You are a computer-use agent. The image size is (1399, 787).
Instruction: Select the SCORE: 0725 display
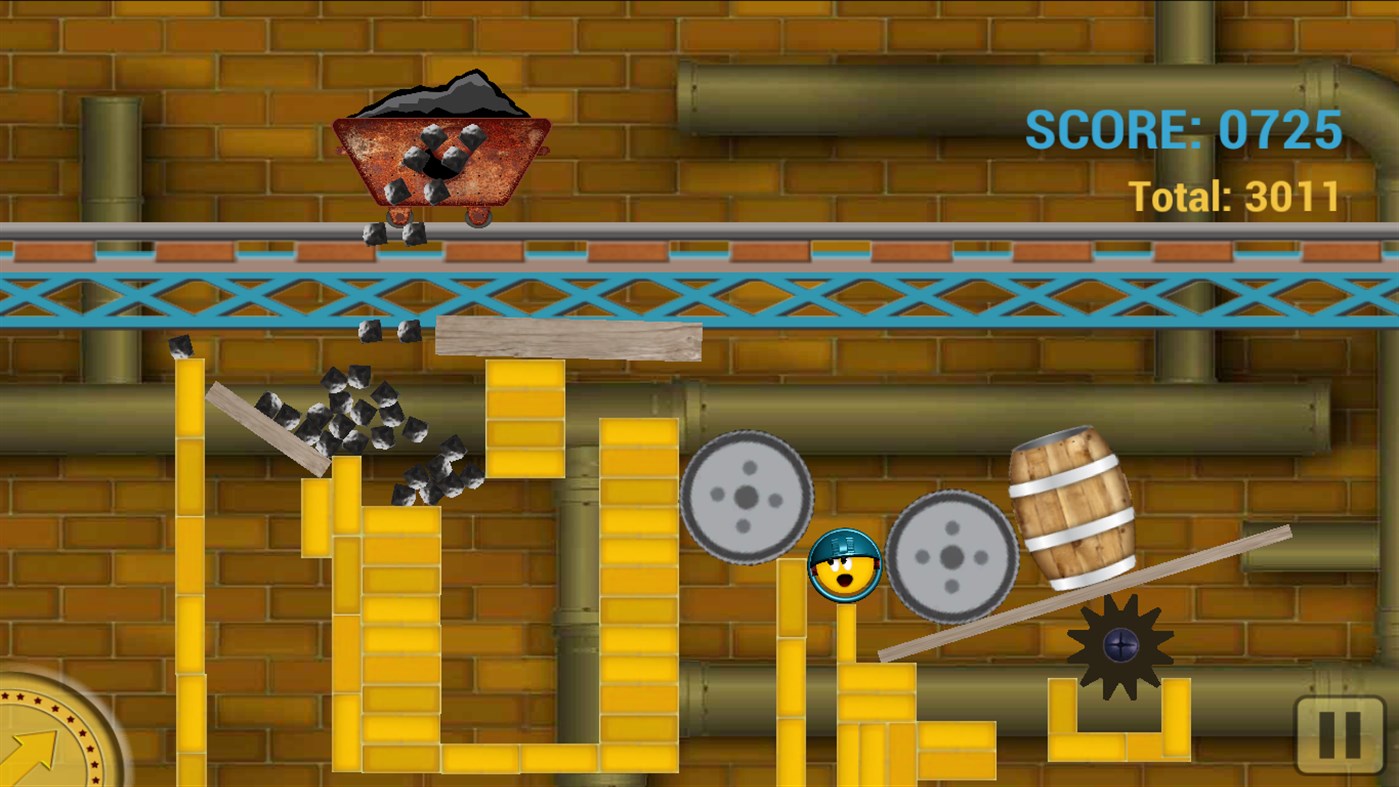click(1183, 129)
